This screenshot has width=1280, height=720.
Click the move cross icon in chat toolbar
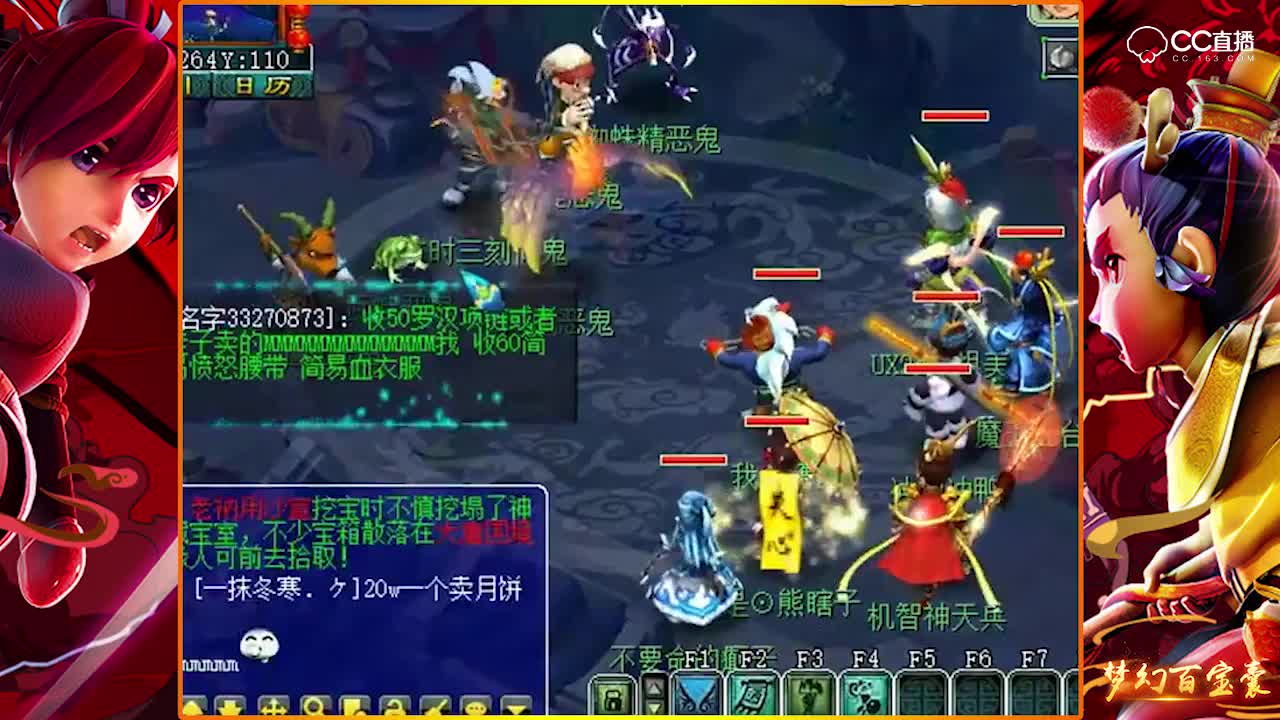[273, 706]
